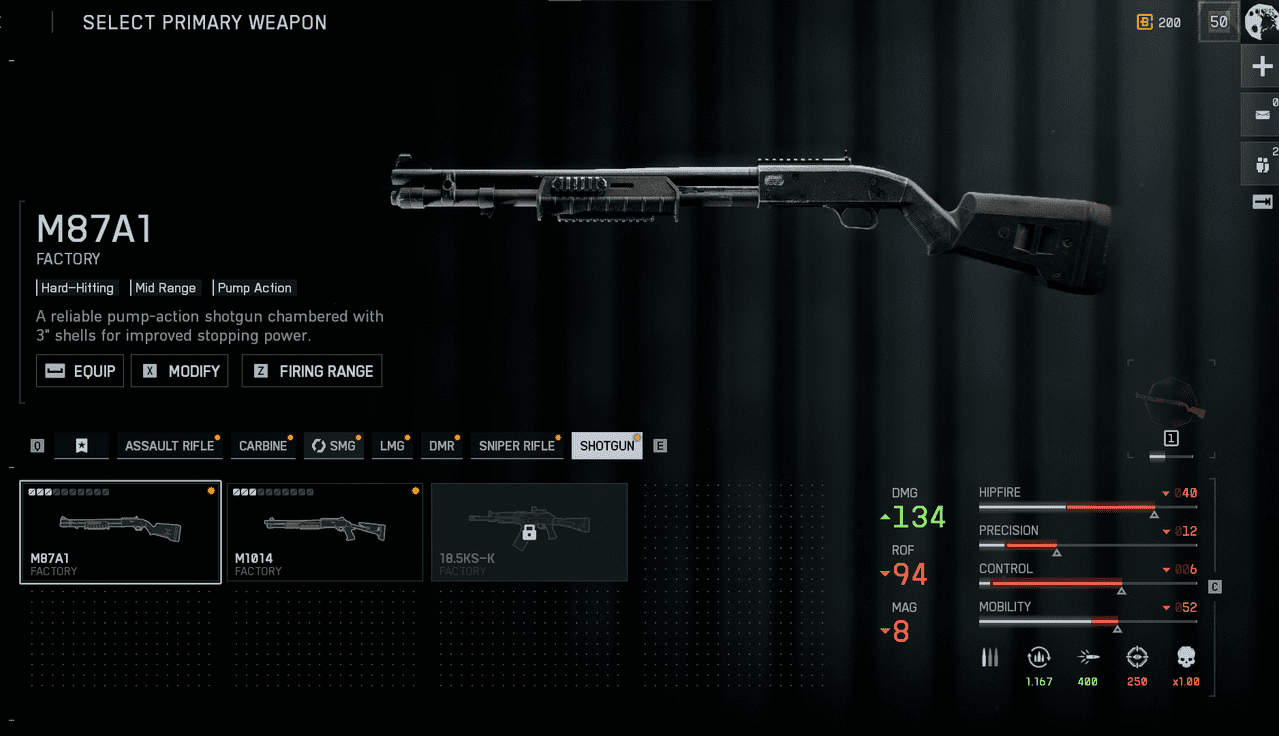The height and width of the screenshot is (736, 1279).
Task: Open the favorites bookmark star tab
Action: point(82,446)
